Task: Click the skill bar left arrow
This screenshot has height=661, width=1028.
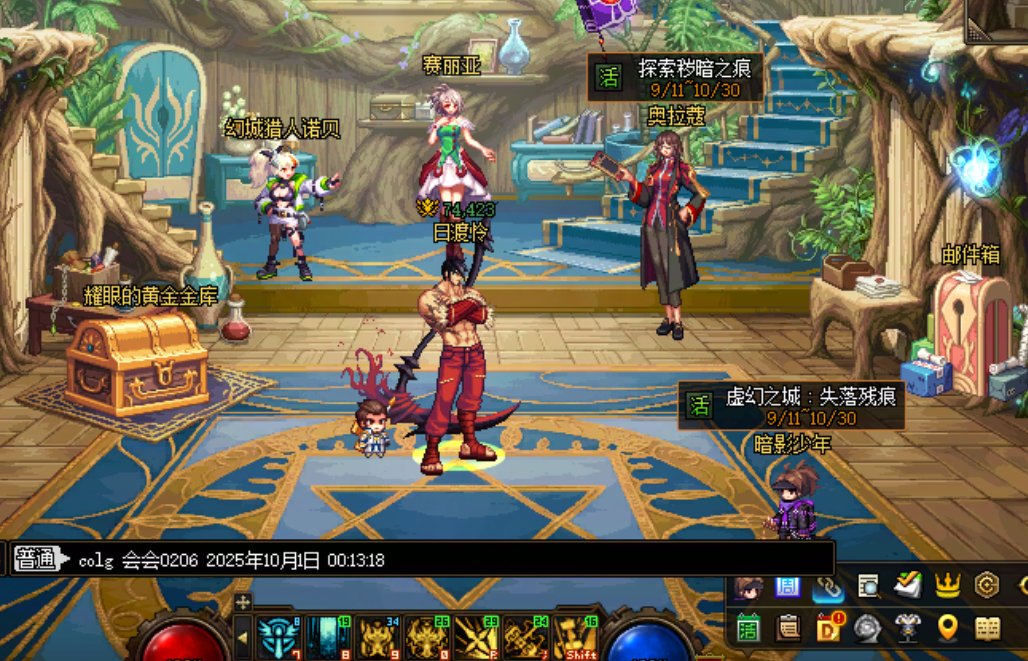Action: pos(242,636)
